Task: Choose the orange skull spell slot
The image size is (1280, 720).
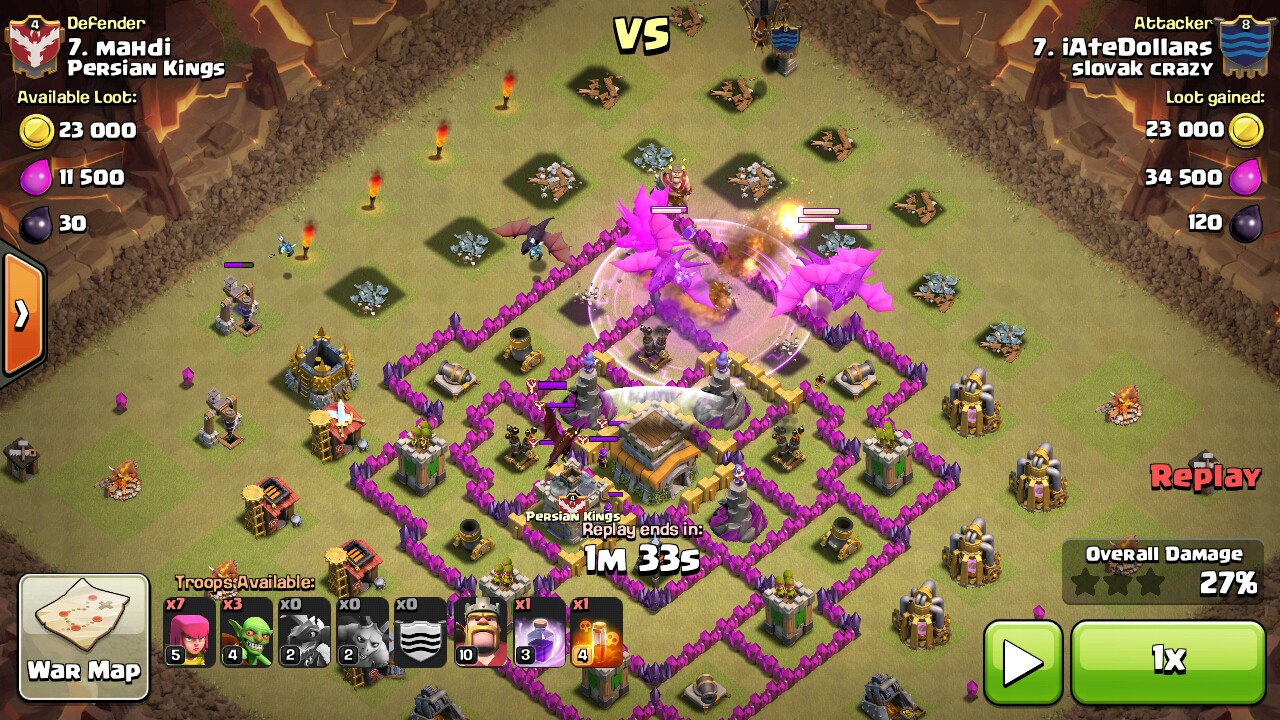Action: tap(596, 632)
